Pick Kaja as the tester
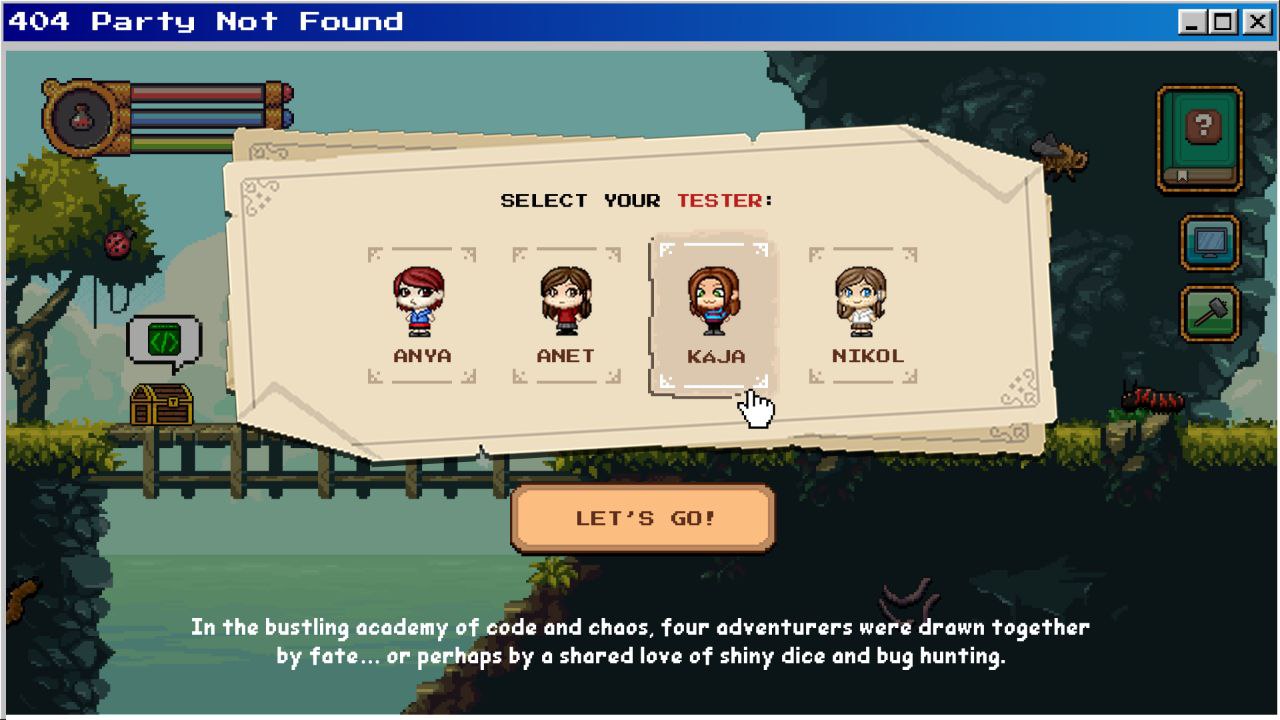This screenshot has width=1280, height=720. coord(714,315)
